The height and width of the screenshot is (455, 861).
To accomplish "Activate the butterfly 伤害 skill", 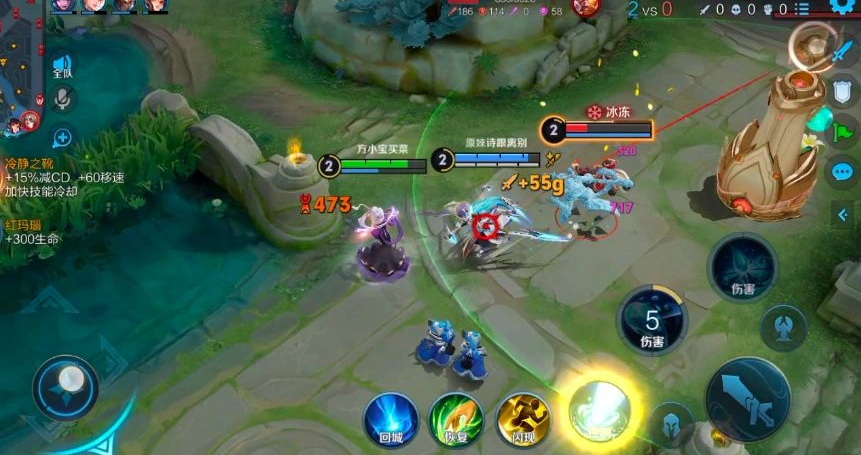I will point(743,268).
